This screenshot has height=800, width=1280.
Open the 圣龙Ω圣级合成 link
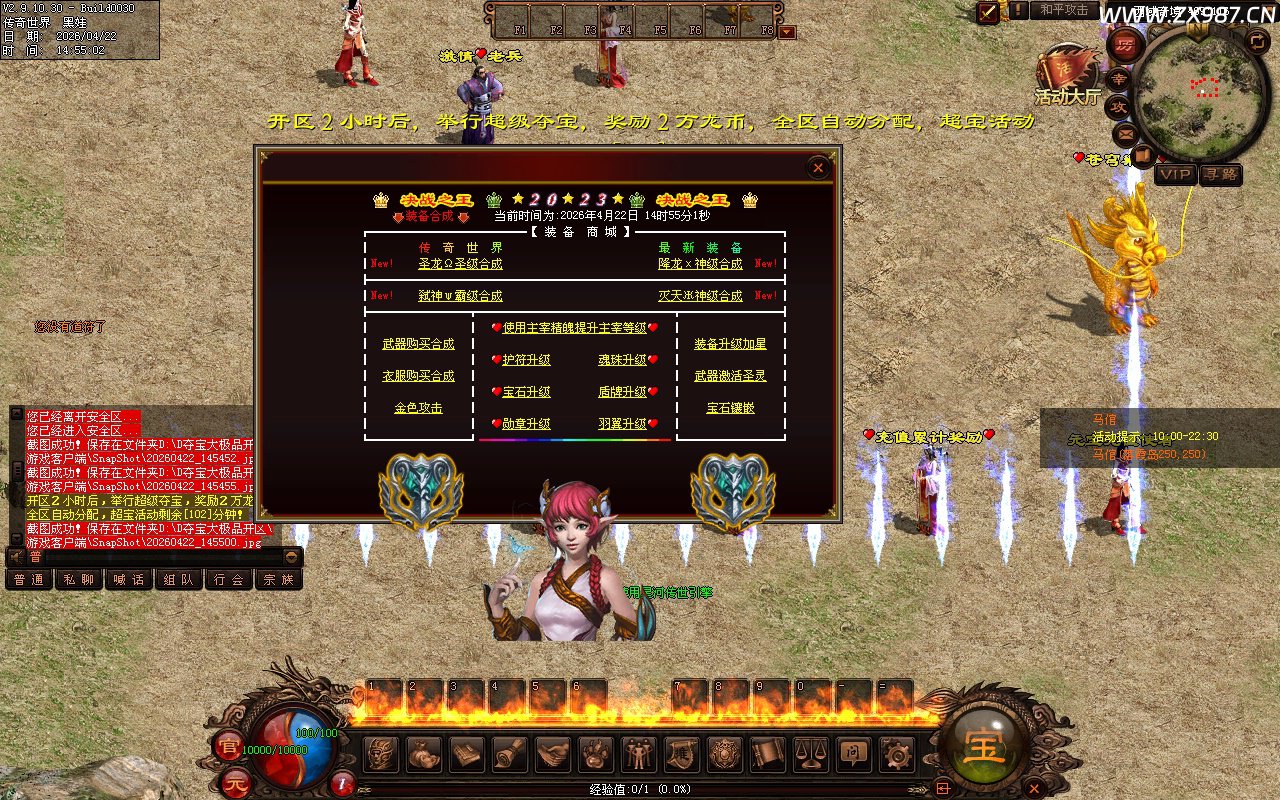[460, 264]
